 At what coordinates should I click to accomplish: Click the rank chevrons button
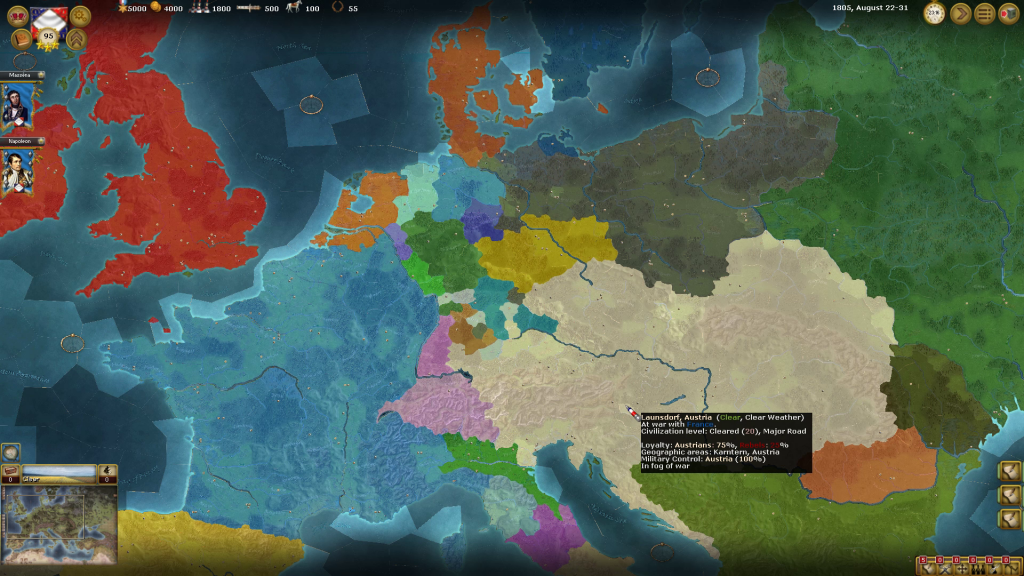coord(76,39)
